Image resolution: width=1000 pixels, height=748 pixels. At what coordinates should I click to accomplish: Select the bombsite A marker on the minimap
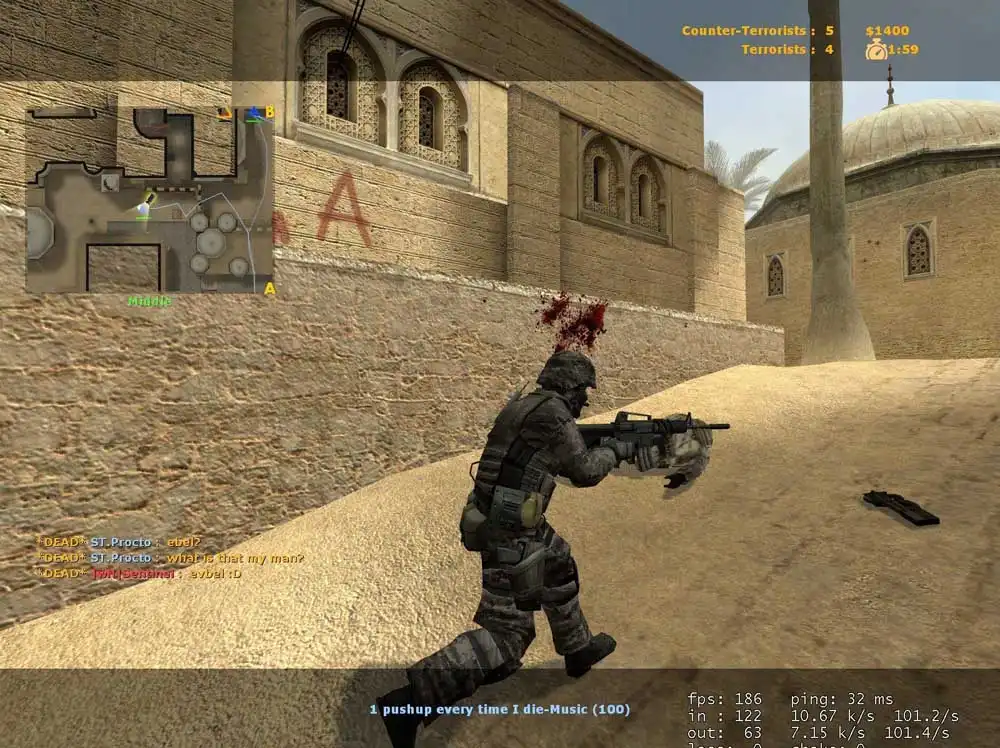(x=269, y=289)
